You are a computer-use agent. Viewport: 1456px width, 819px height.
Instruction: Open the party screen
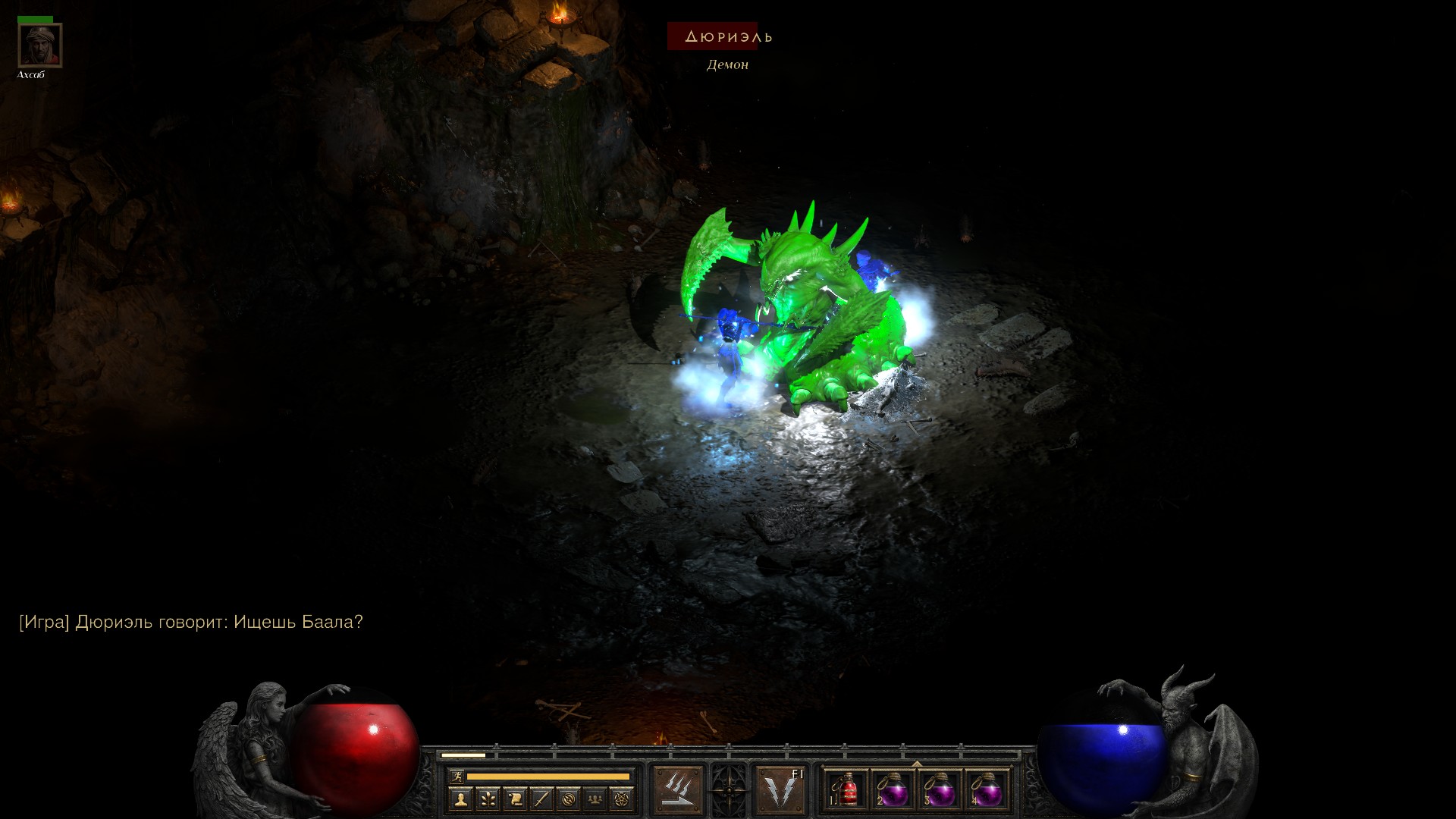click(596, 799)
